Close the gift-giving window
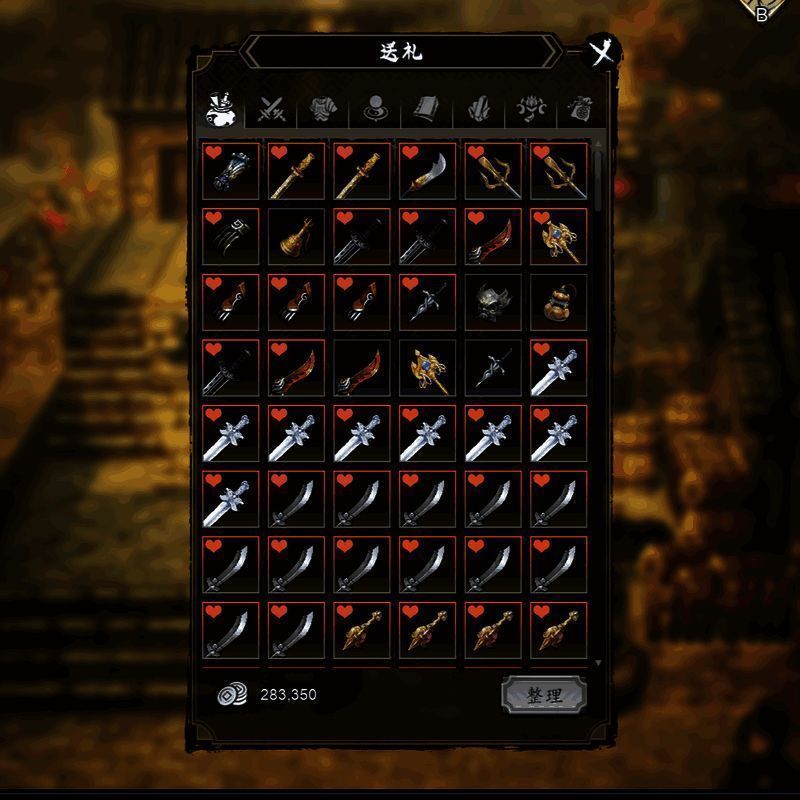 (602, 51)
